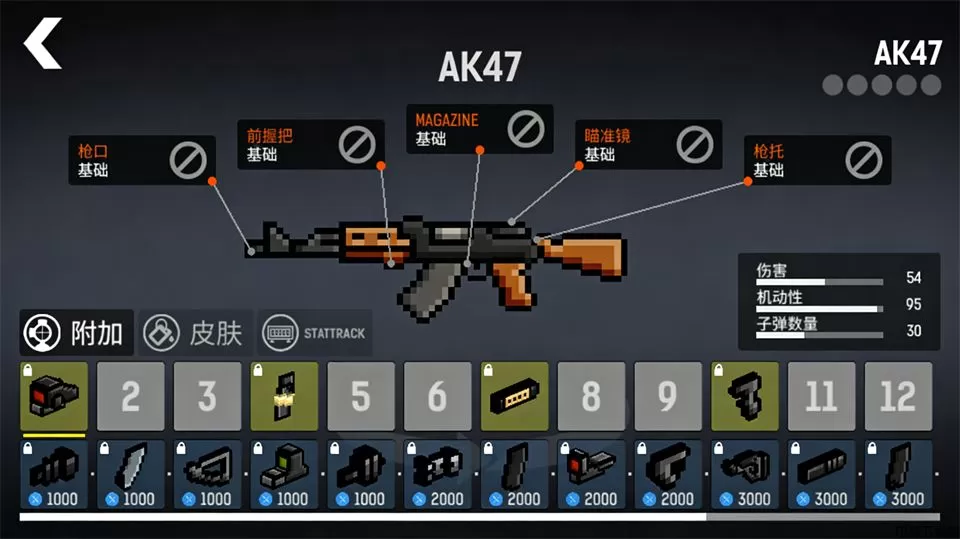Select the 前握把 foregrip attachment slot
The width and height of the screenshot is (960, 539).
pyautogui.click(x=309, y=145)
